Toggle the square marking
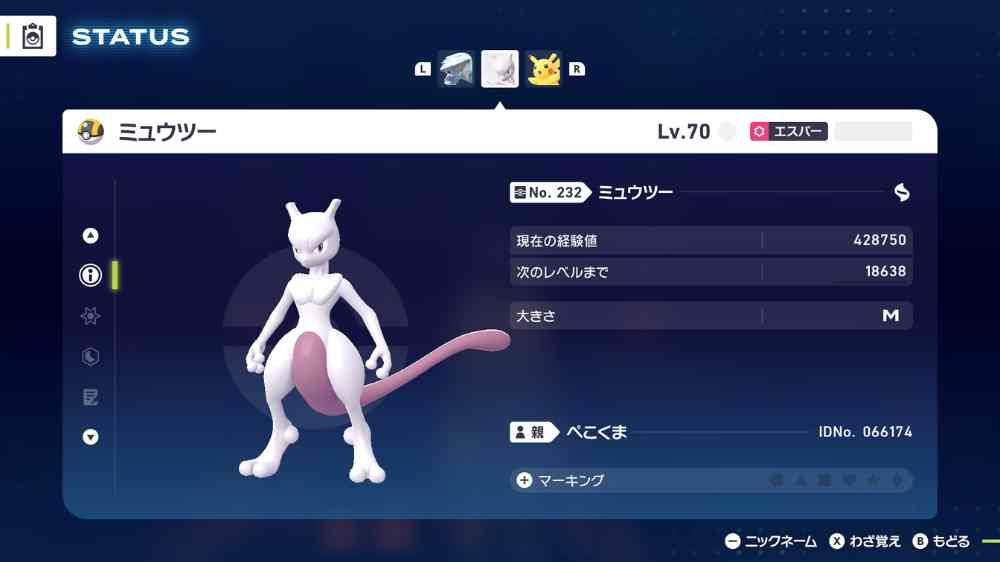 click(825, 481)
